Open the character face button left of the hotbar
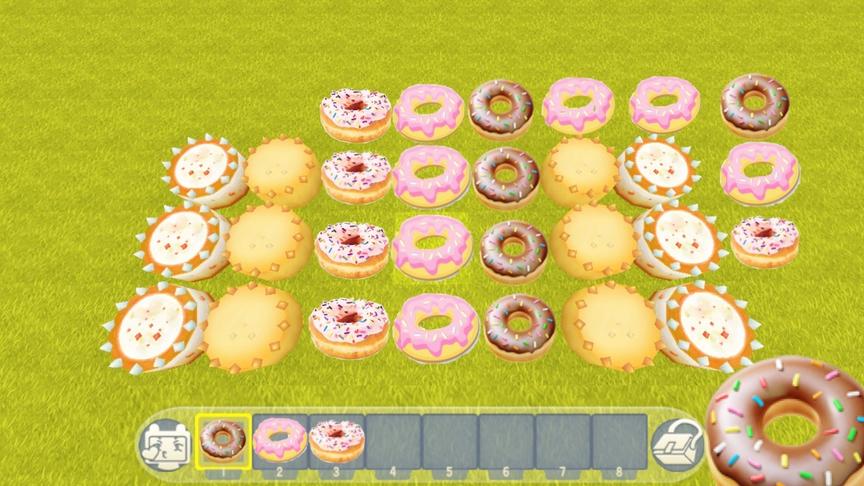This screenshot has height=486, width=864. pyautogui.click(x=162, y=443)
